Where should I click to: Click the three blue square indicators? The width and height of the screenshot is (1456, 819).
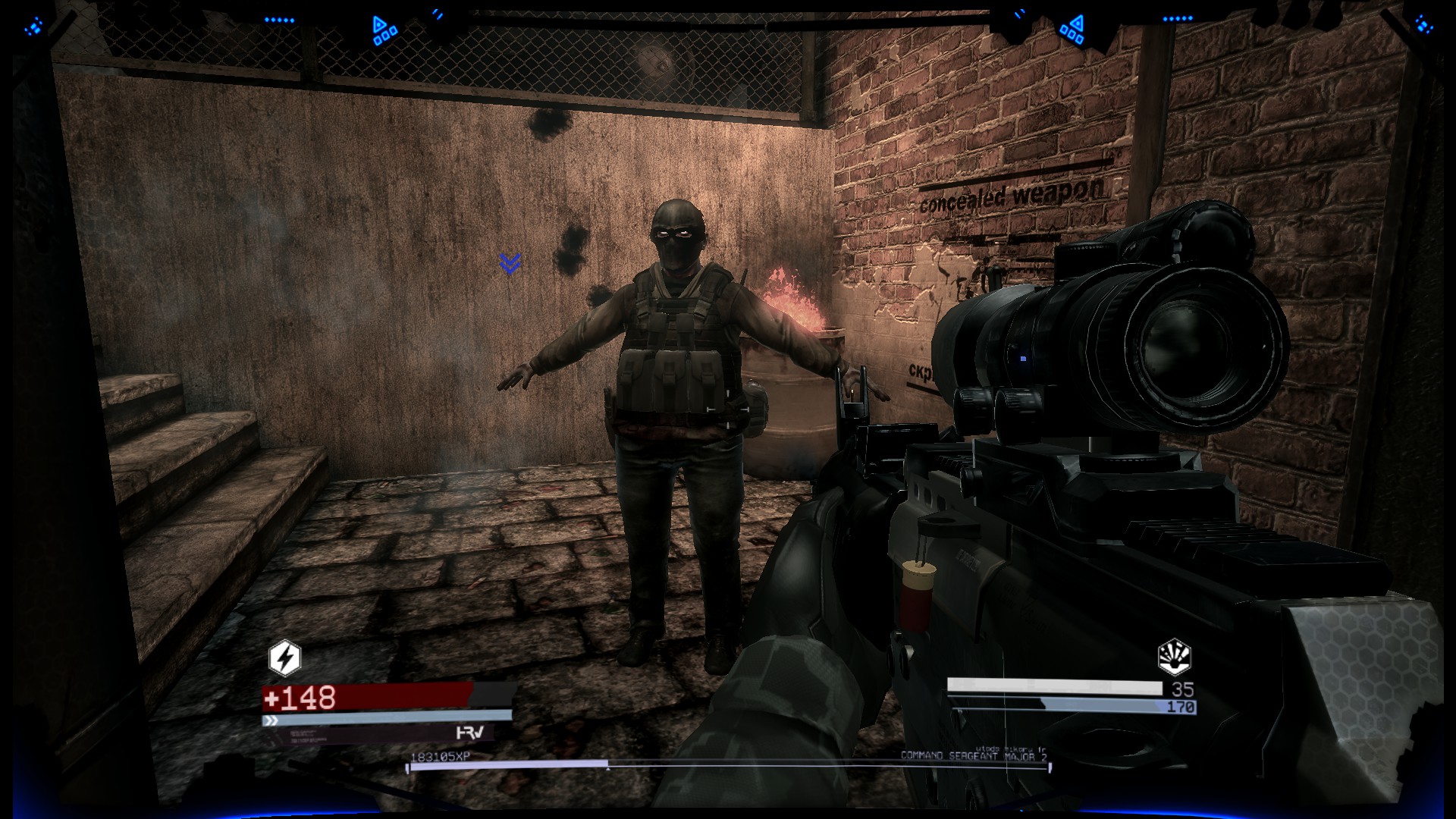click(386, 37)
